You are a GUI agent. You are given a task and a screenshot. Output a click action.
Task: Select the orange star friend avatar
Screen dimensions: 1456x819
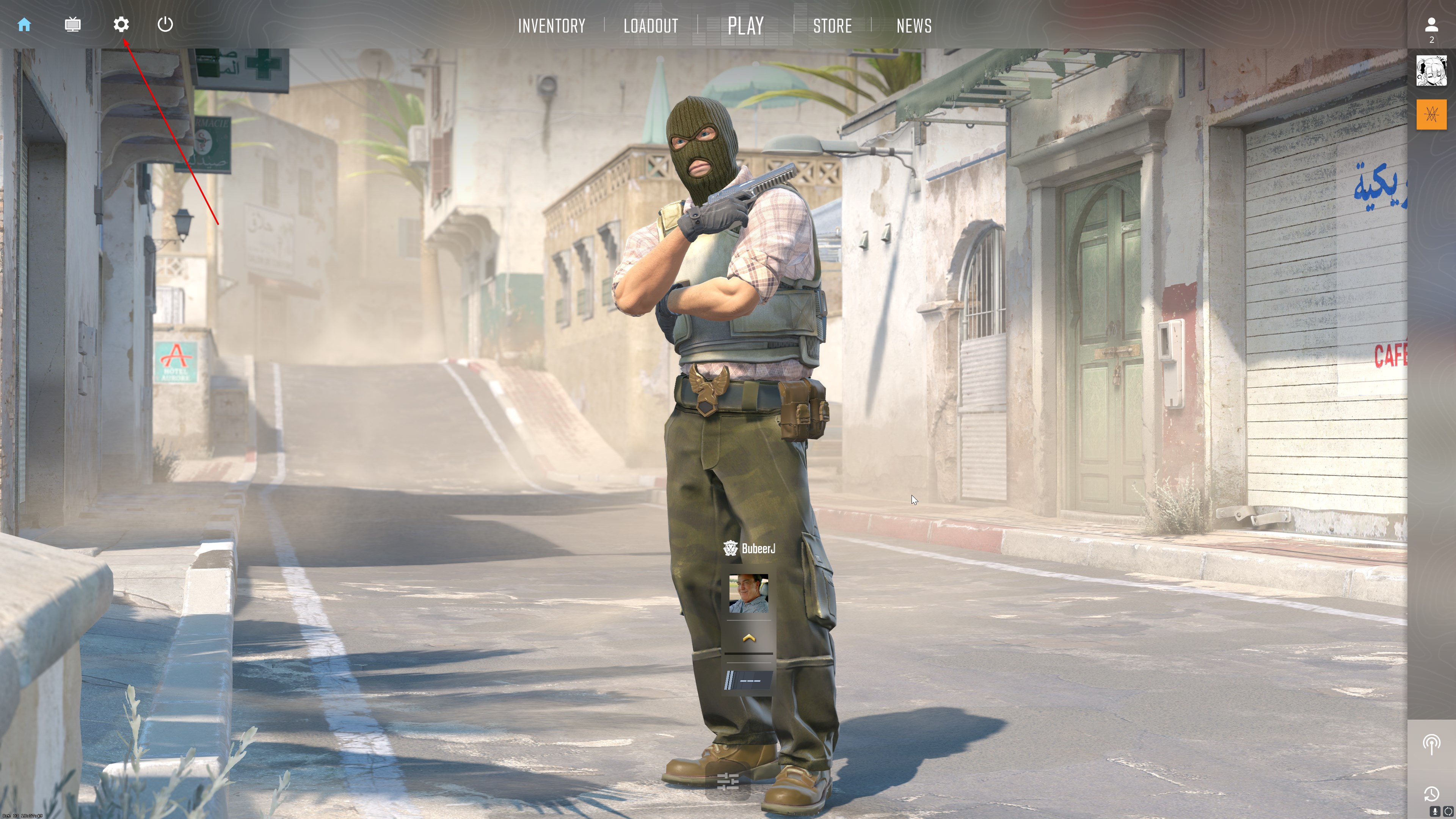[1431, 115]
